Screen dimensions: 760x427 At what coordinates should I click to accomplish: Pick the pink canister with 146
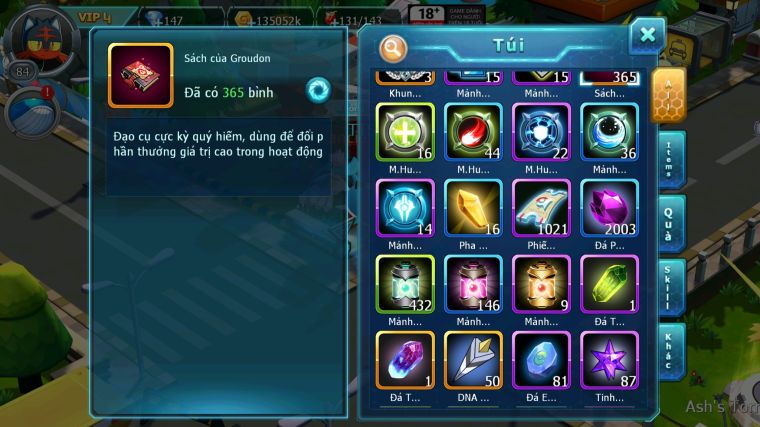tap(473, 284)
